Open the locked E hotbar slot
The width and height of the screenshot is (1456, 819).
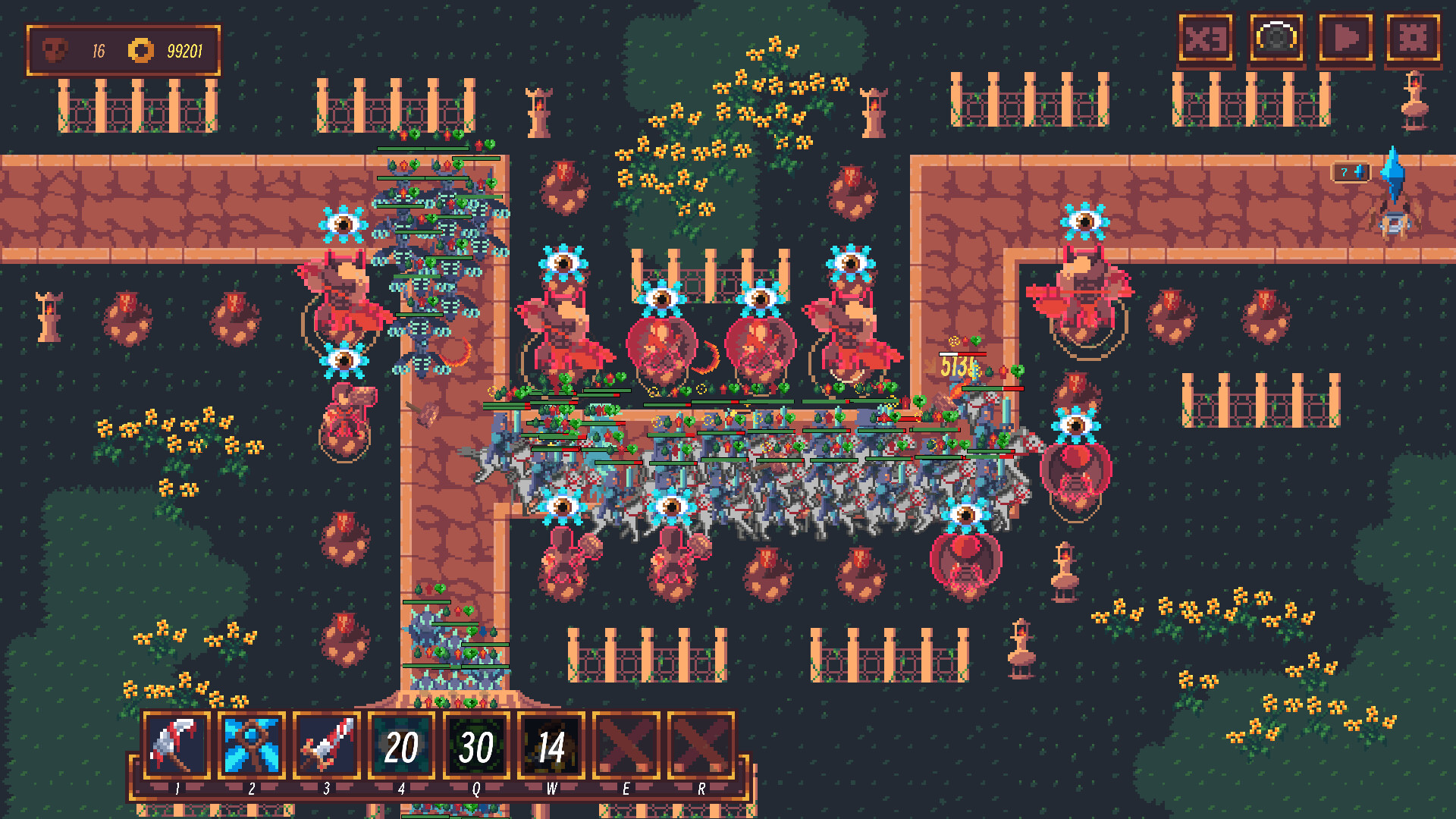(x=626, y=747)
